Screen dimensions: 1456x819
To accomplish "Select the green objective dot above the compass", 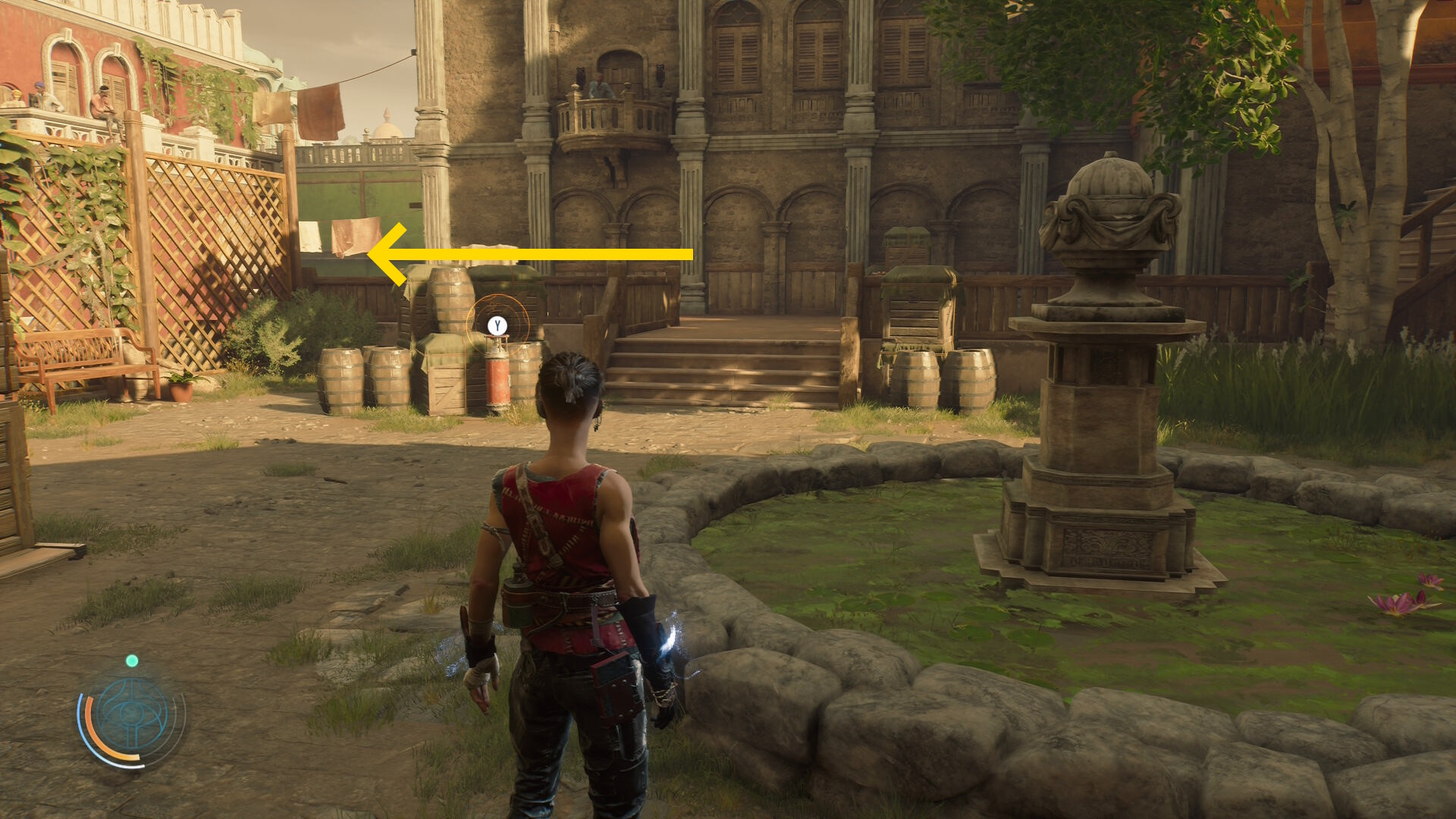I will tap(132, 661).
